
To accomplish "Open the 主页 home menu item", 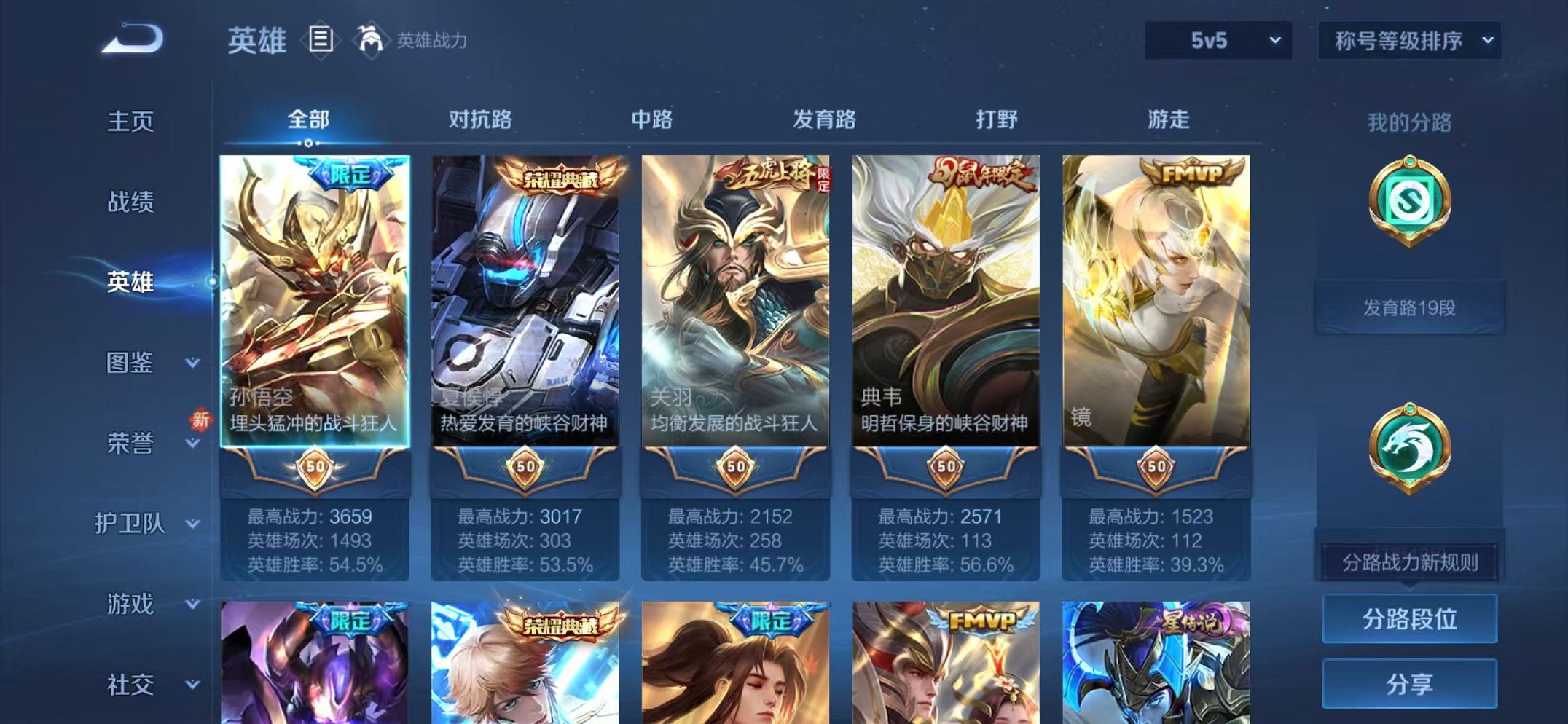I will click(x=131, y=122).
